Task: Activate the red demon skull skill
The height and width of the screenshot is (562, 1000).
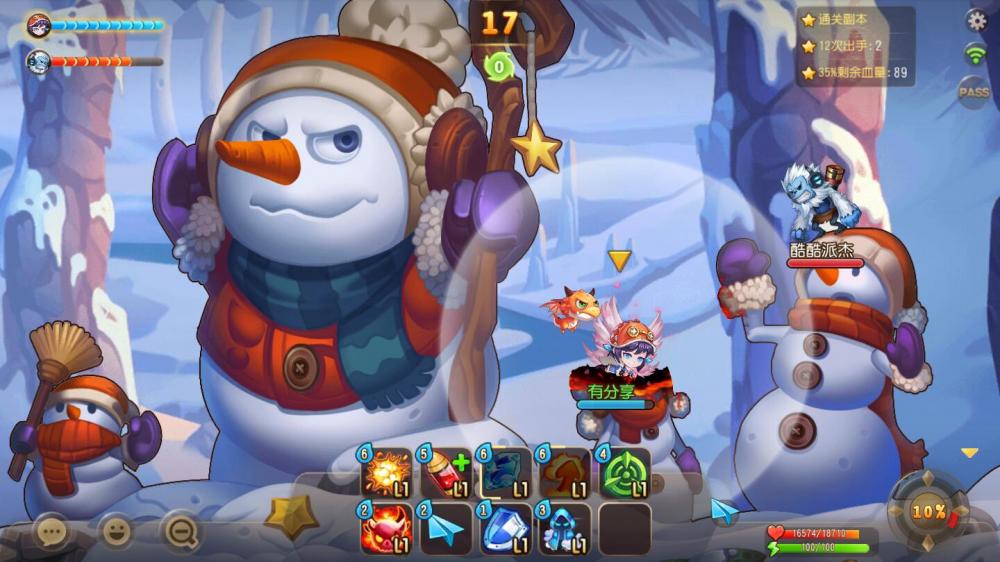Action: [x=386, y=529]
